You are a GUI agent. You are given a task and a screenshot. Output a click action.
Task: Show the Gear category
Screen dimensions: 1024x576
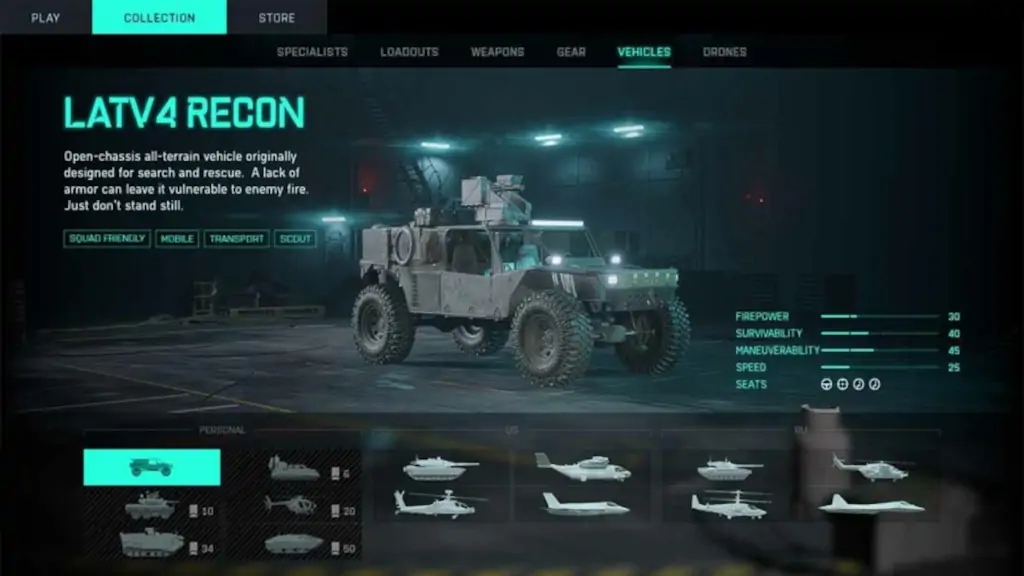click(571, 52)
